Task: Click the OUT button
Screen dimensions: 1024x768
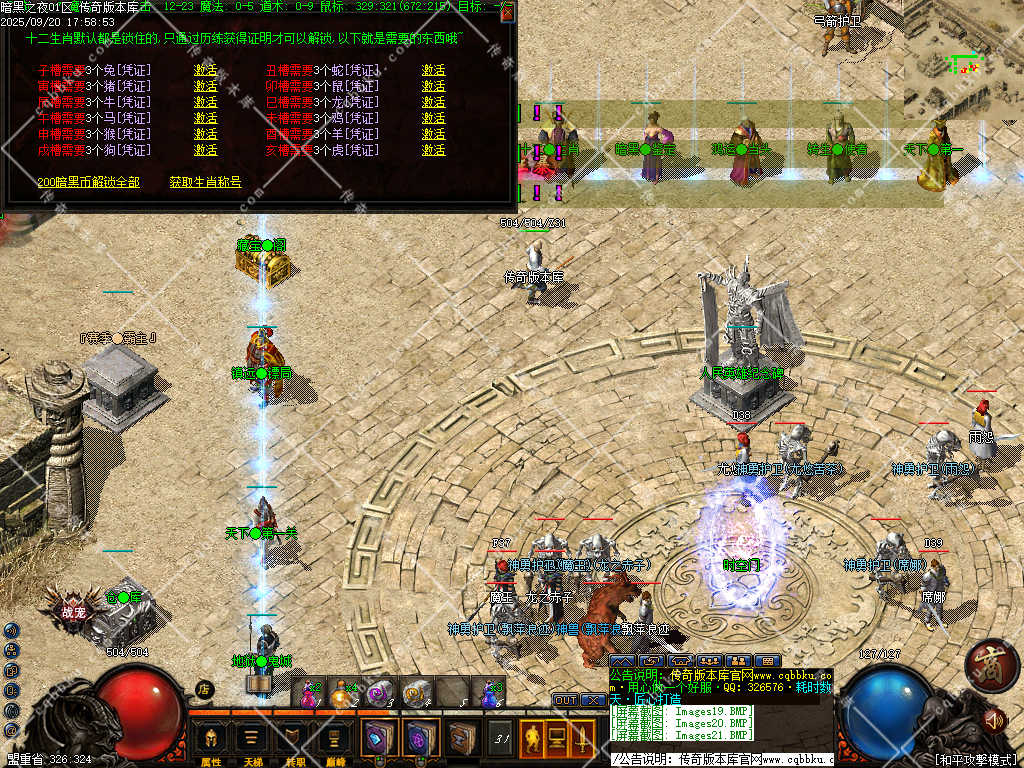Action: click(x=565, y=700)
